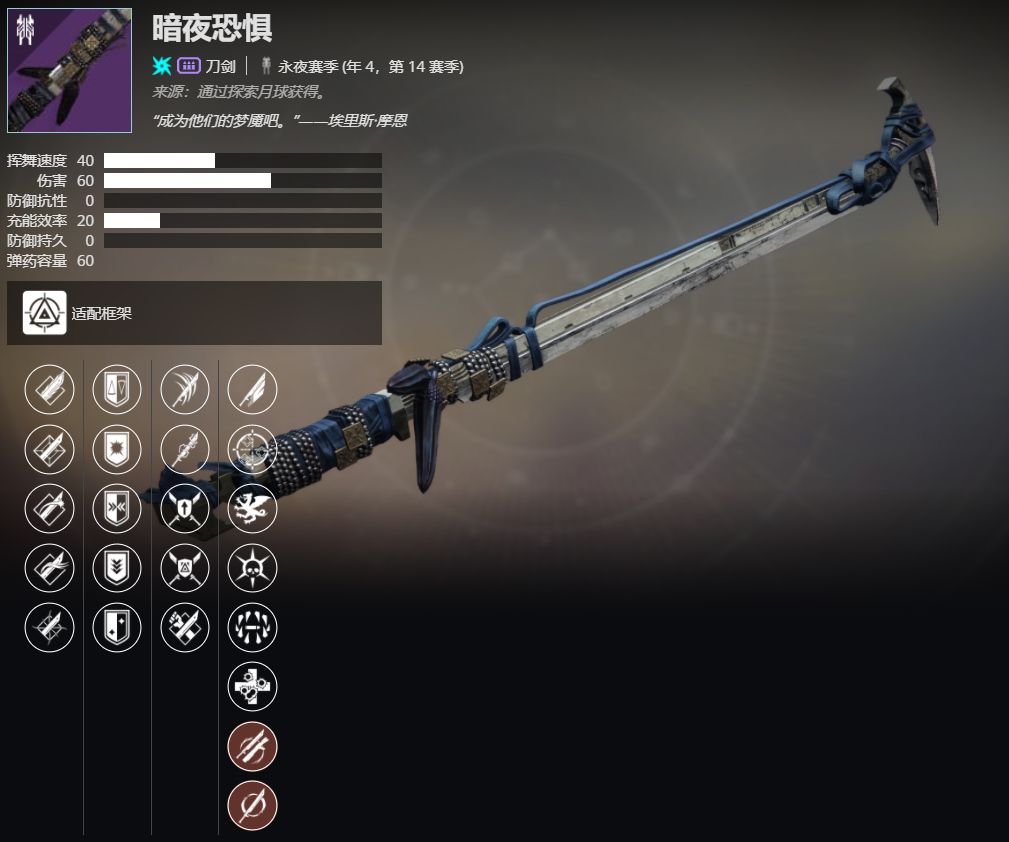1009x842 pixels.
Task: Select the skull with spikes perk
Action: click(253, 568)
